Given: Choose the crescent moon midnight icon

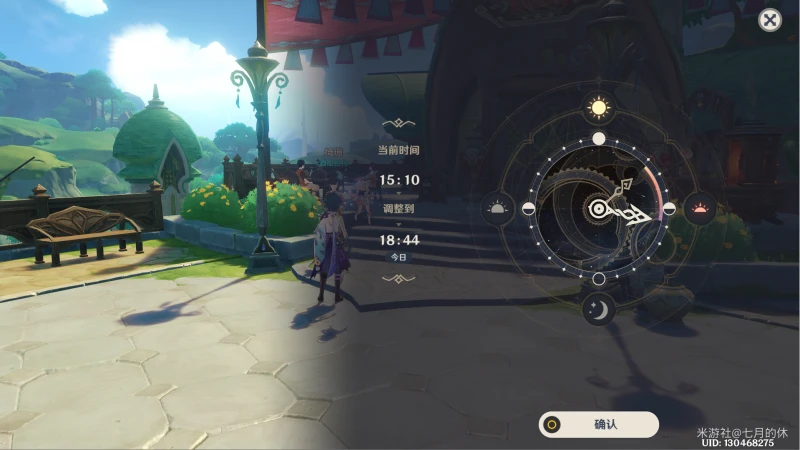Looking at the screenshot, I should click(x=598, y=310).
